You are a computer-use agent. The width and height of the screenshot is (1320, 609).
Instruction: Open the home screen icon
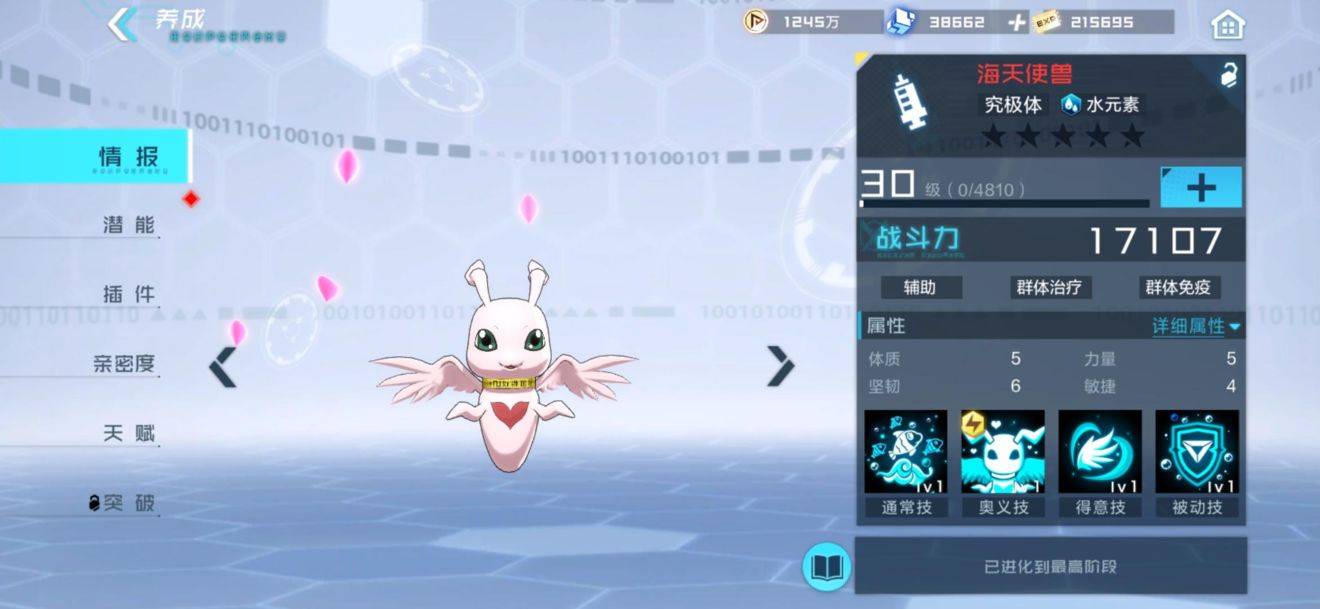click(x=1227, y=24)
